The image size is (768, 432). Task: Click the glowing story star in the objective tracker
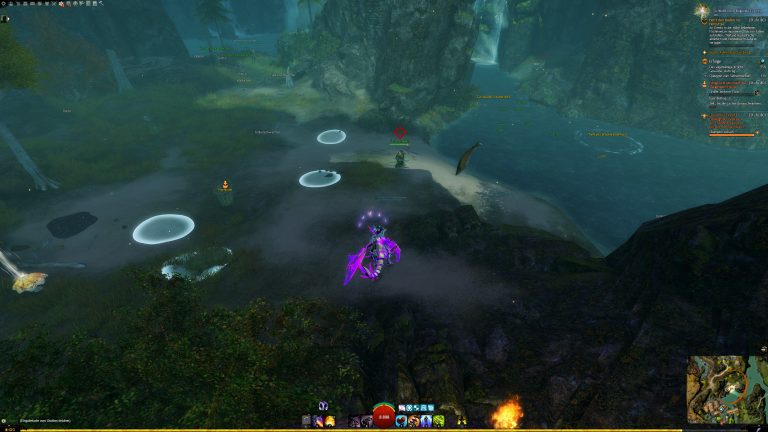701,10
